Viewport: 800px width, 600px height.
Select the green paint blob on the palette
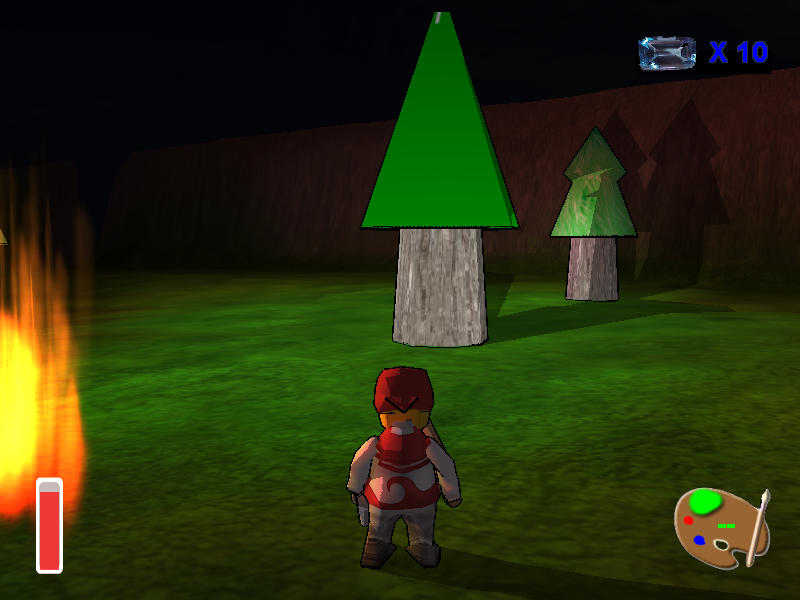706,500
